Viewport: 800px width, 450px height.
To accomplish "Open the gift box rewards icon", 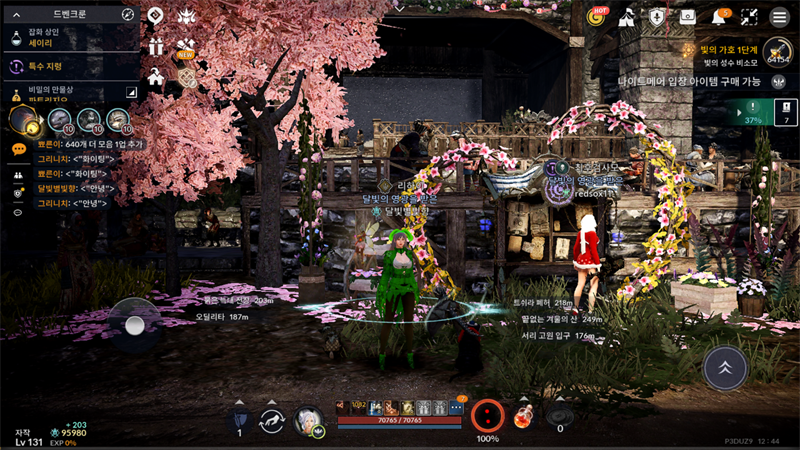I will 156,47.
